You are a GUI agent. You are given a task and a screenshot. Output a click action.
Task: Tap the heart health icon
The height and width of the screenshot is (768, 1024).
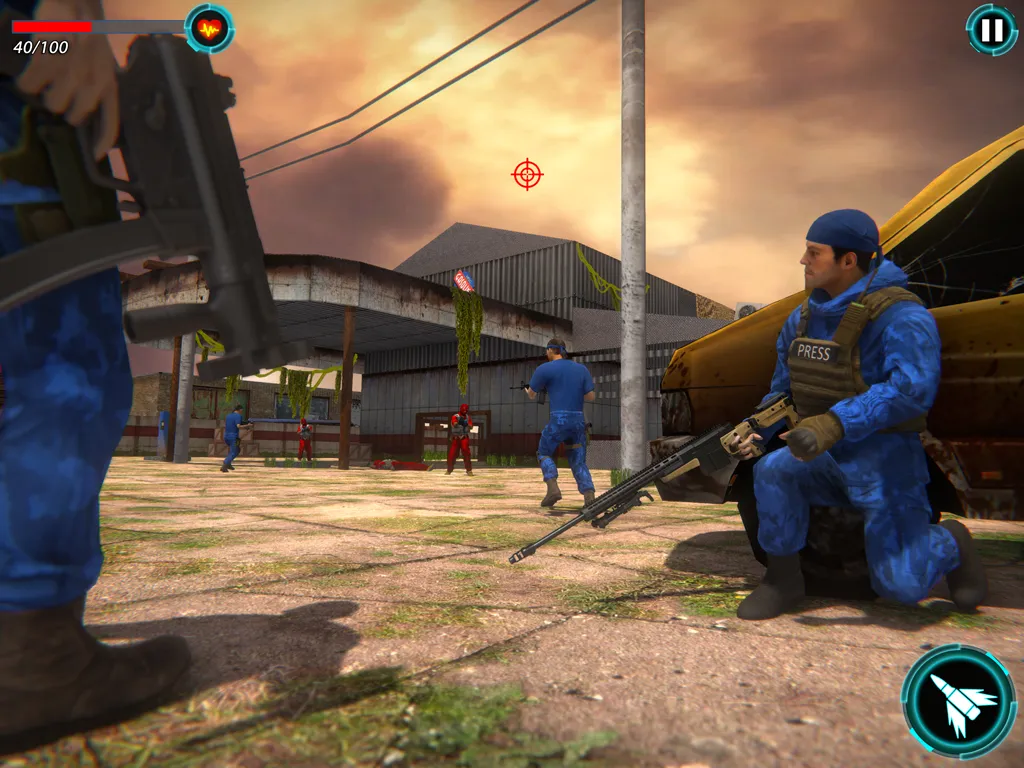pos(209,28)
